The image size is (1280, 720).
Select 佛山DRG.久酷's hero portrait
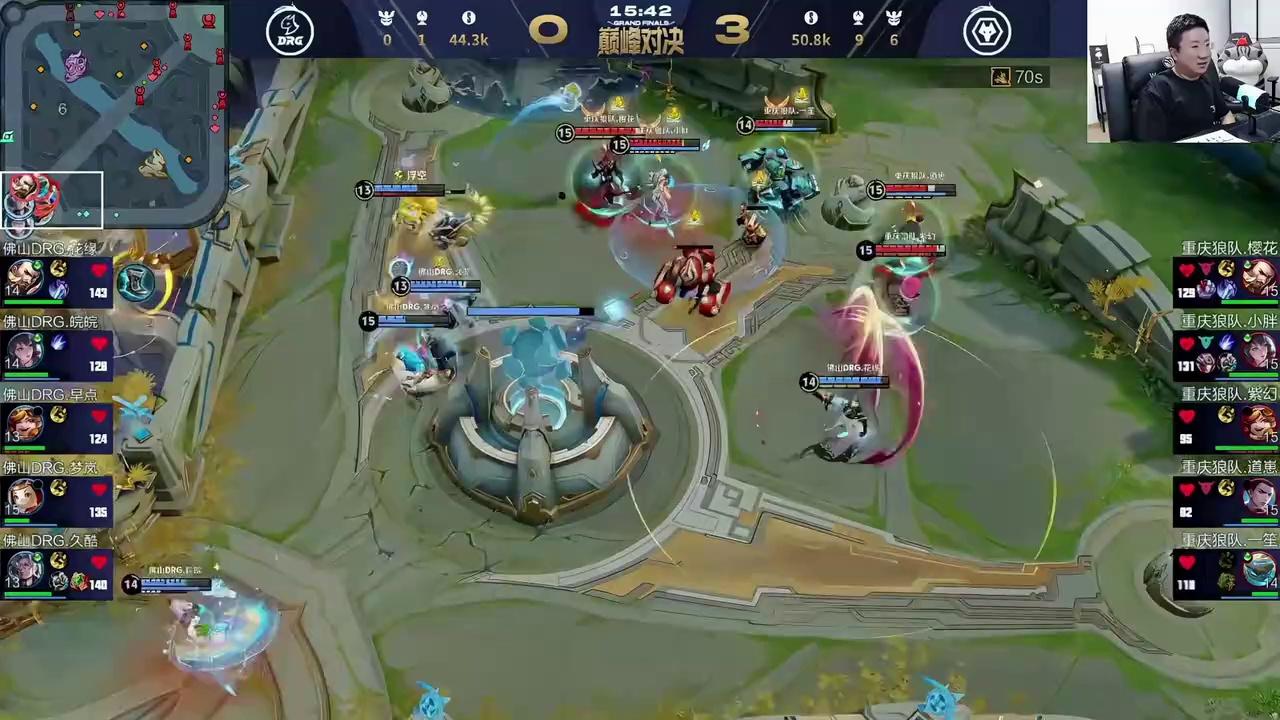[24, 570]
